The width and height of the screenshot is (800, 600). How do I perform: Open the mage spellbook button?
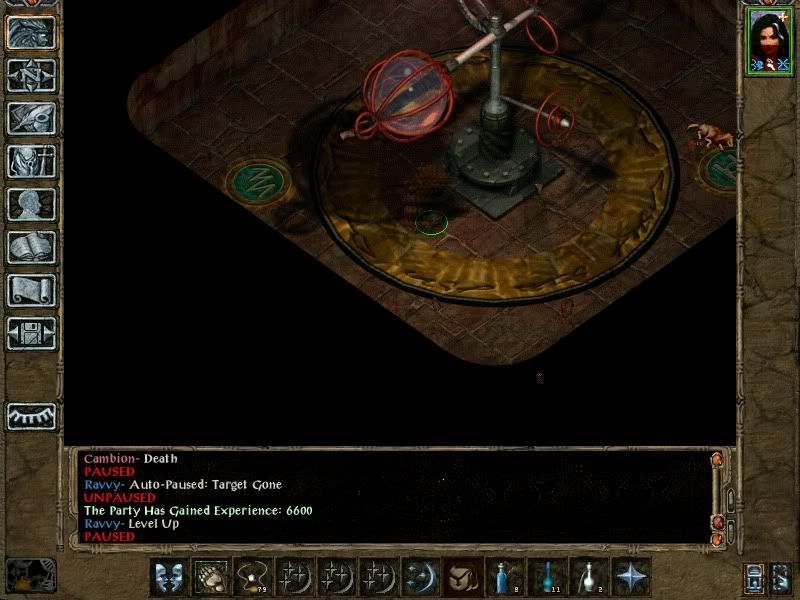[x=31, y=246]
